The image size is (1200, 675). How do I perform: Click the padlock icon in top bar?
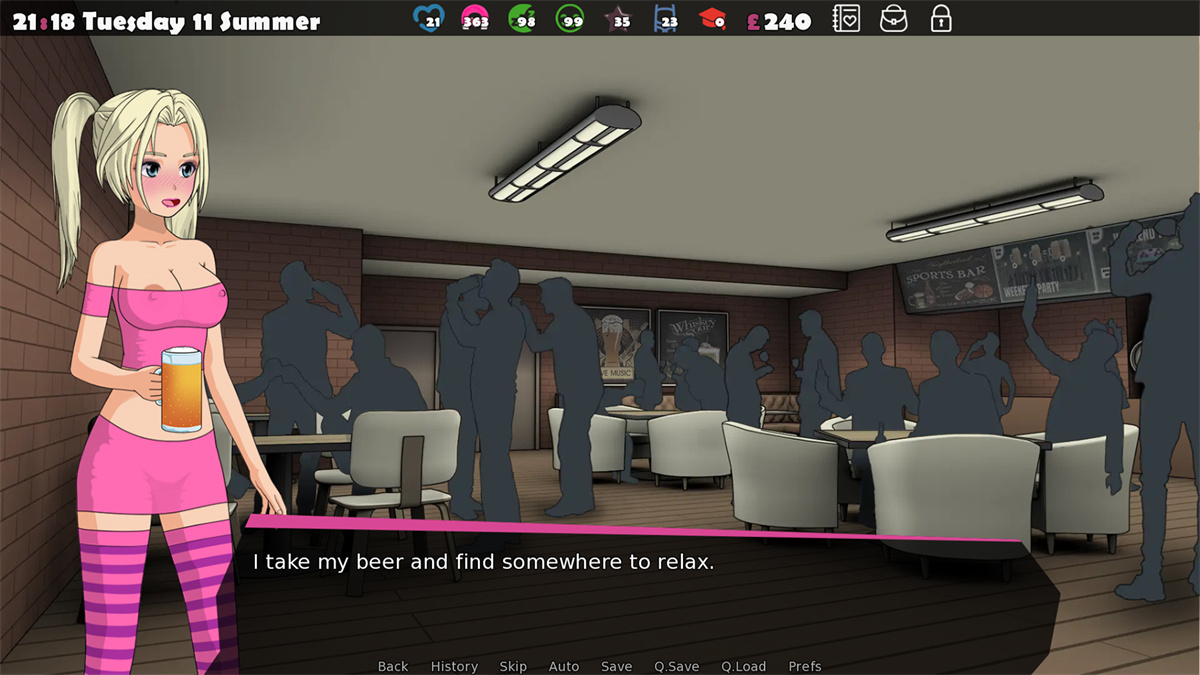click(940, 19)
